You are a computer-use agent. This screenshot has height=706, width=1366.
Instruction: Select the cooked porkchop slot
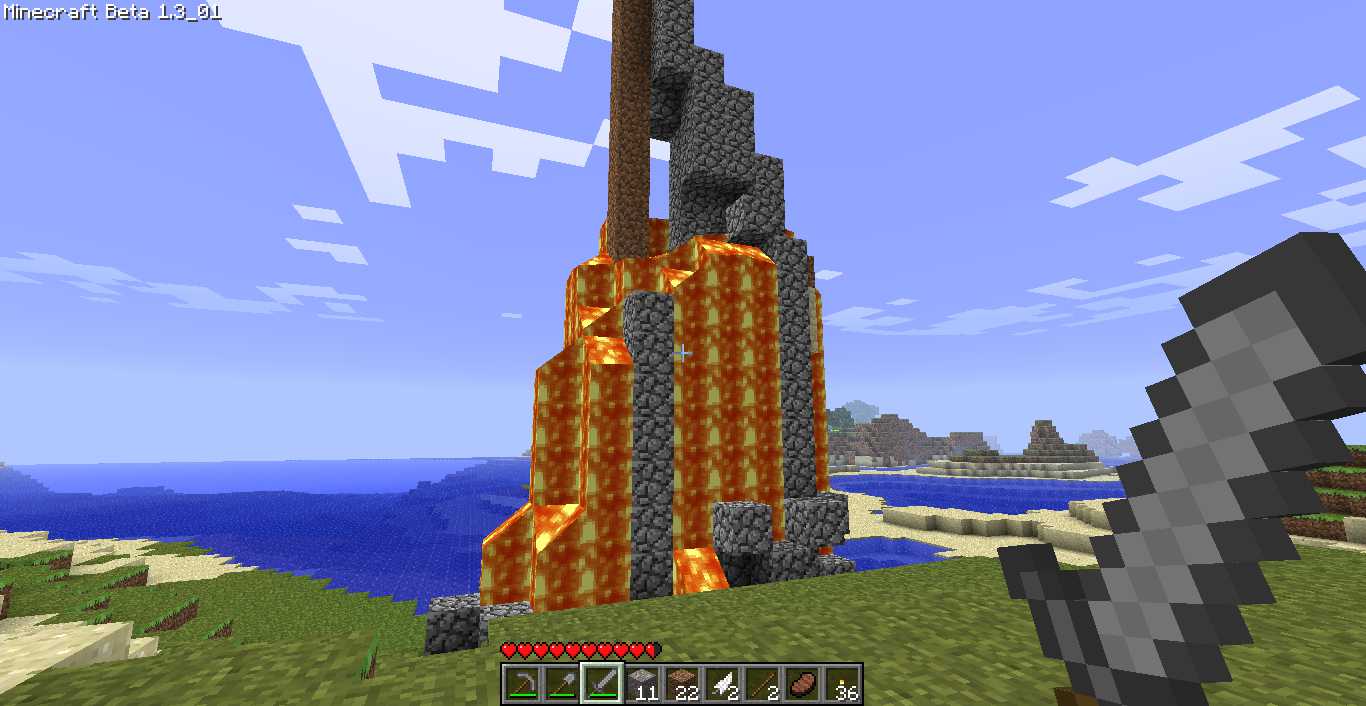[802, 684]
